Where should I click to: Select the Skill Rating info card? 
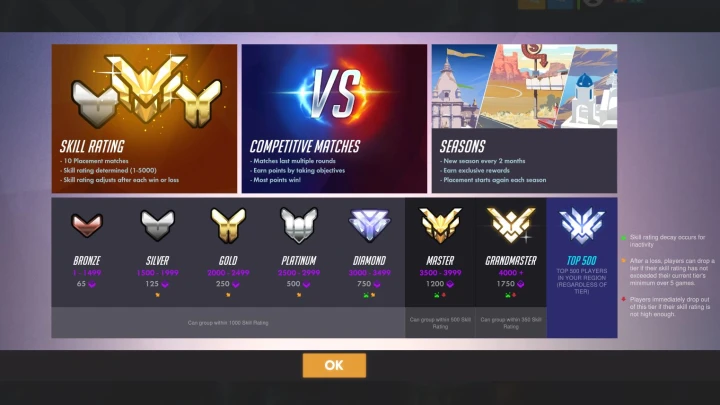pyautogui.click(x=144, y=118)
